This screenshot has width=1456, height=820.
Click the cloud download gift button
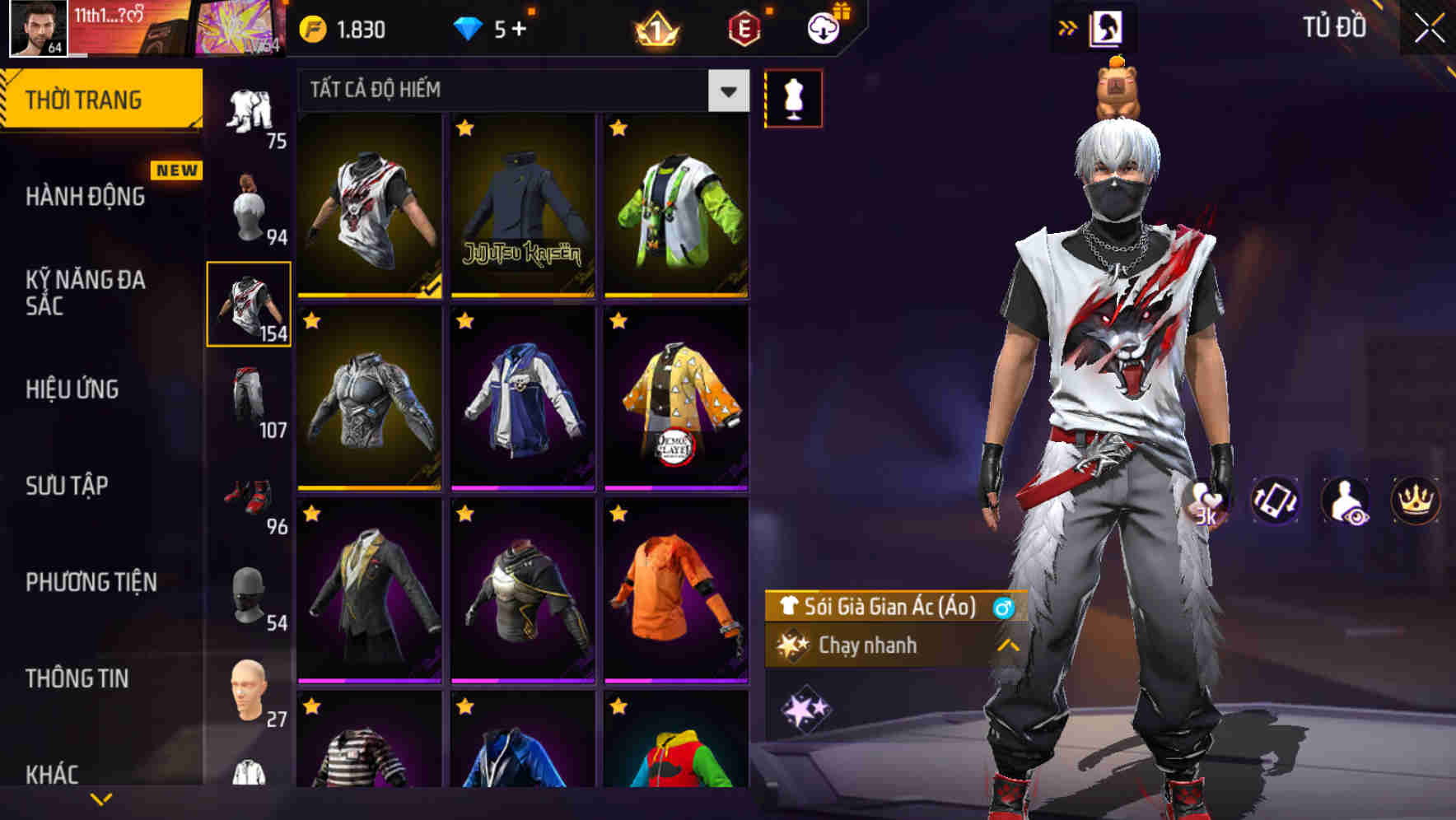821,26
